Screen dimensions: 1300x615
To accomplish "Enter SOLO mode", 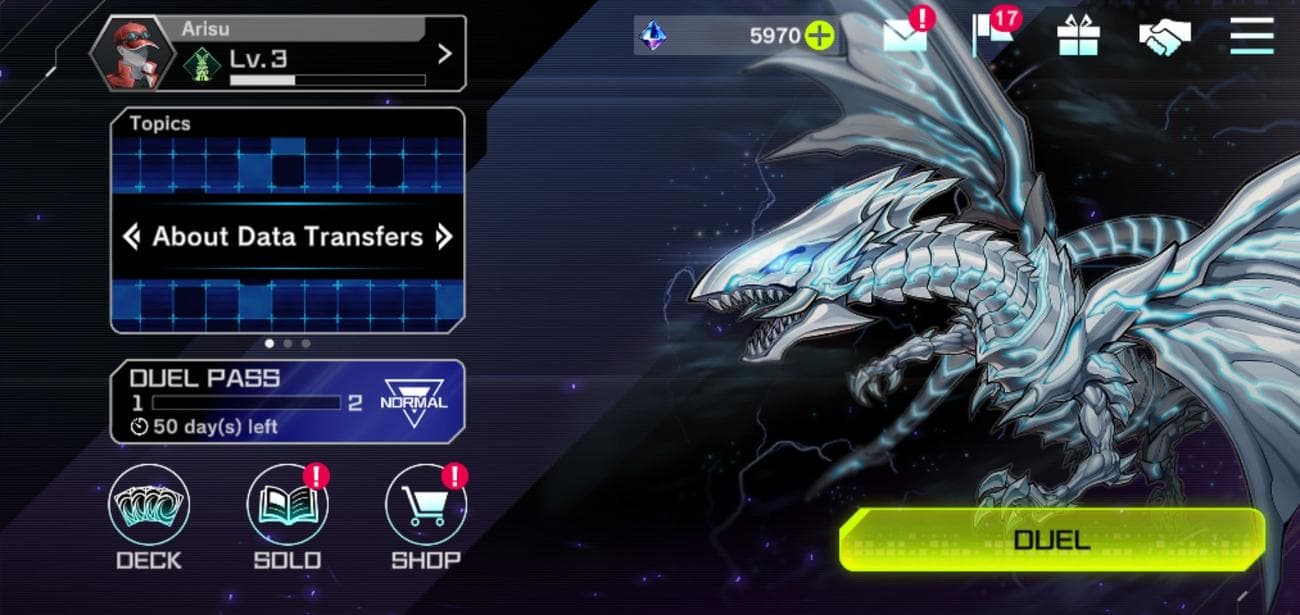I will click(x=287, y=508).
